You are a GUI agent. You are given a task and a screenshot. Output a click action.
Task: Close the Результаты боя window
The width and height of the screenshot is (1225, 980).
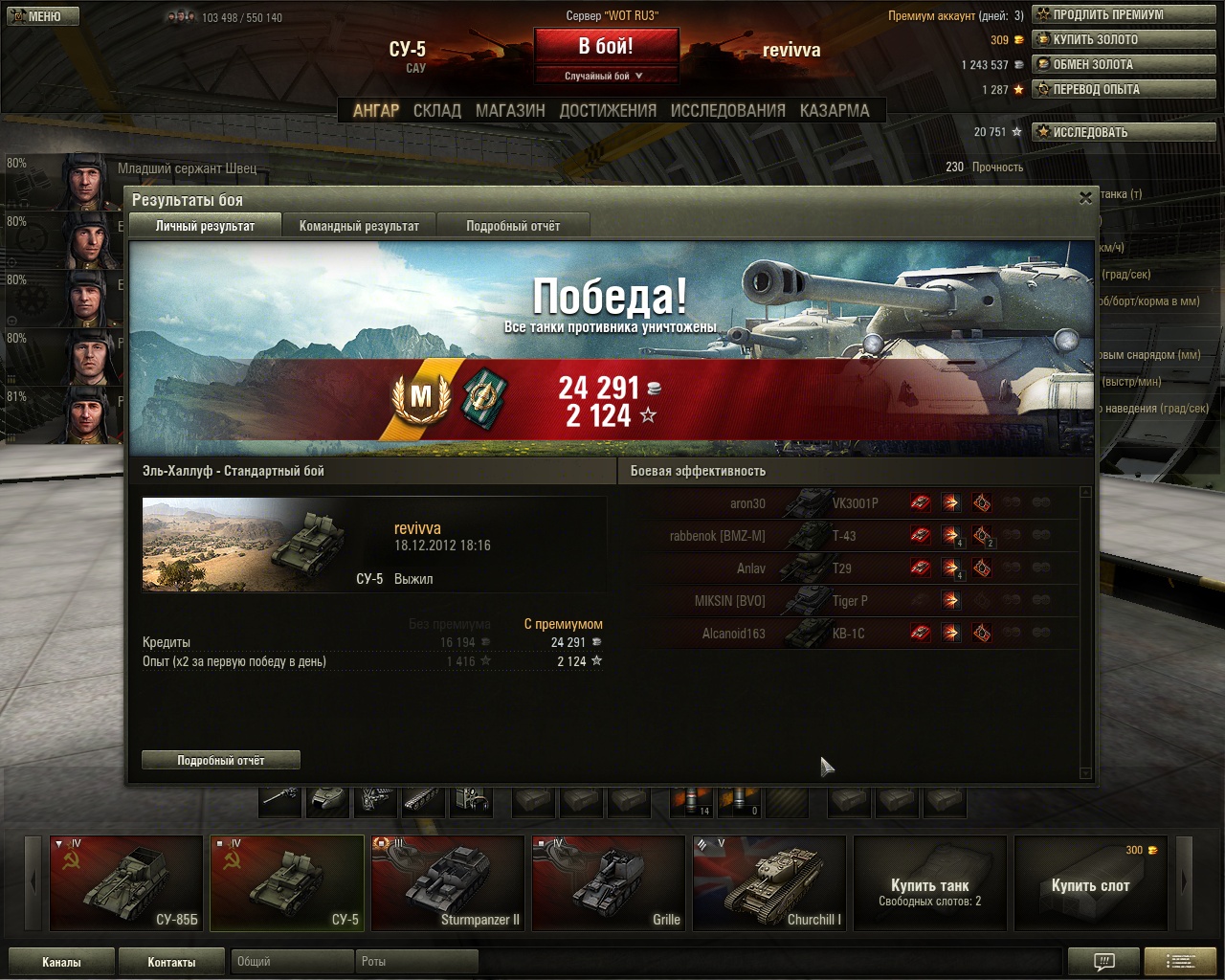pyautogui.click(x=1085, y=198)
